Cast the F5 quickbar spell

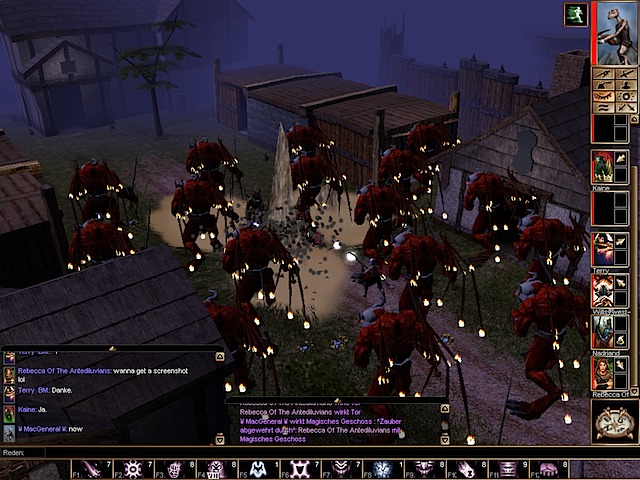pos(257,469)
